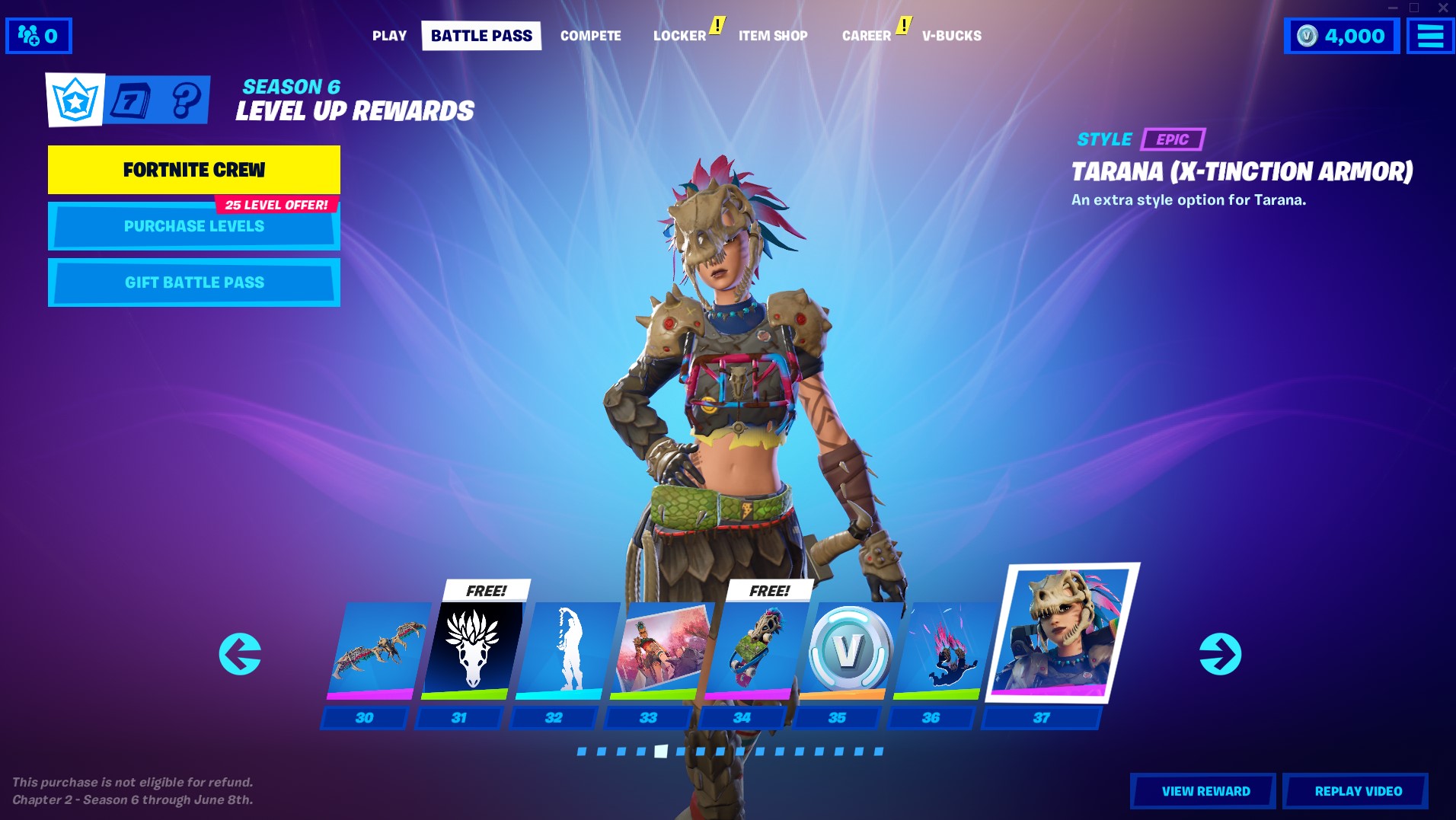Open the Locker tab

pos(679,36)
